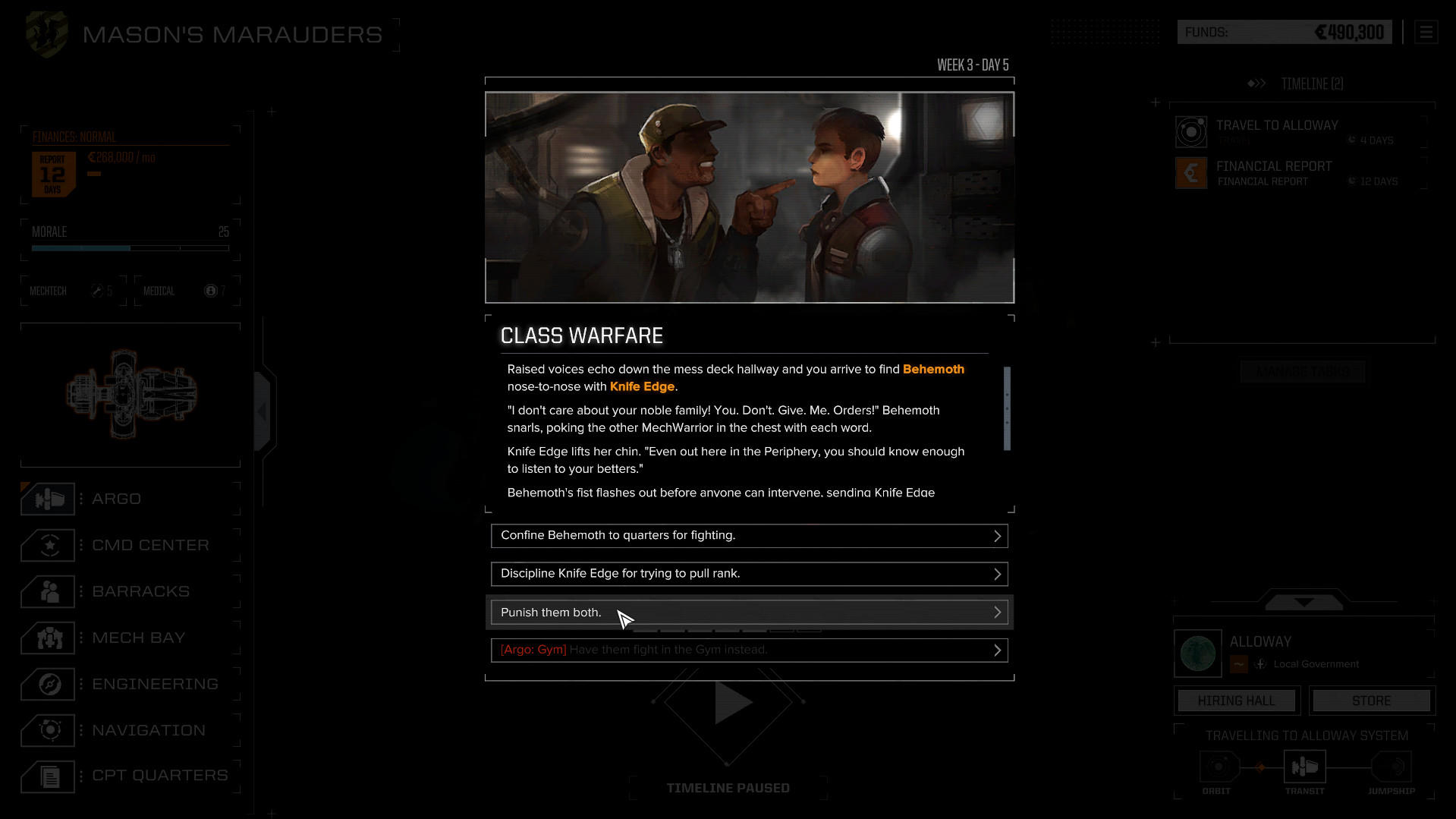The image size is (1456, 819).
Task: Select the Discipline Knife Edge option
Action: click(749, 574)
